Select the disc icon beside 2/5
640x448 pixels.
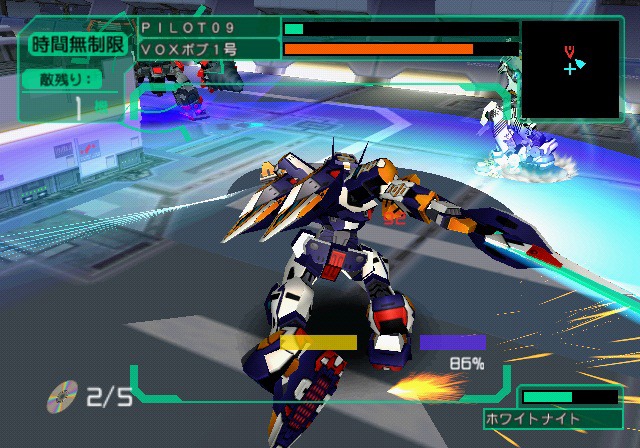point(61,398)
